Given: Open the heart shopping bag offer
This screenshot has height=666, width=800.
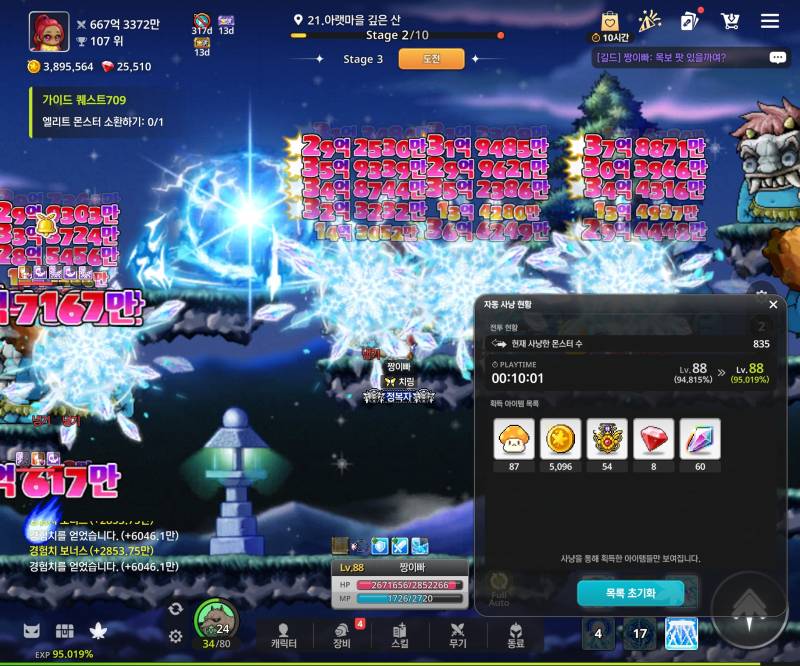Looking at the screenshot, I should click(610, 21).
